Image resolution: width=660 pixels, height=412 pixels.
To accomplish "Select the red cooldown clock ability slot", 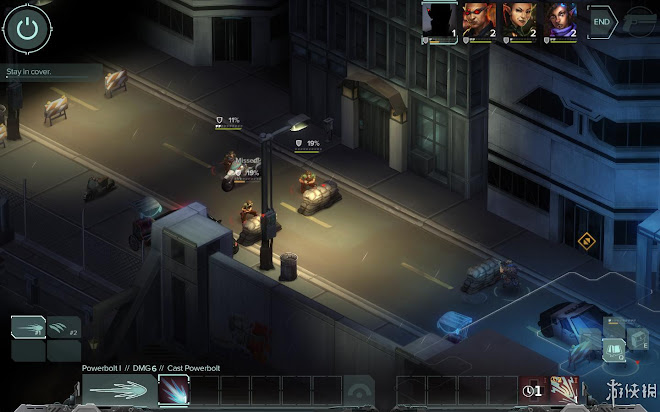I will pos(533,390).
